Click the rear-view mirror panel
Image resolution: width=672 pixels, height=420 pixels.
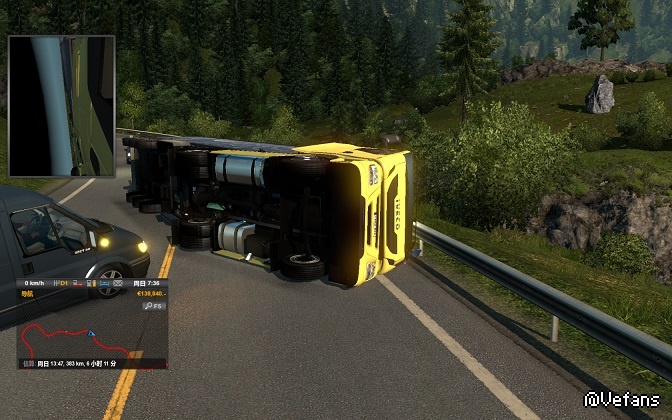pyautogui.click(x=62, y=106)
